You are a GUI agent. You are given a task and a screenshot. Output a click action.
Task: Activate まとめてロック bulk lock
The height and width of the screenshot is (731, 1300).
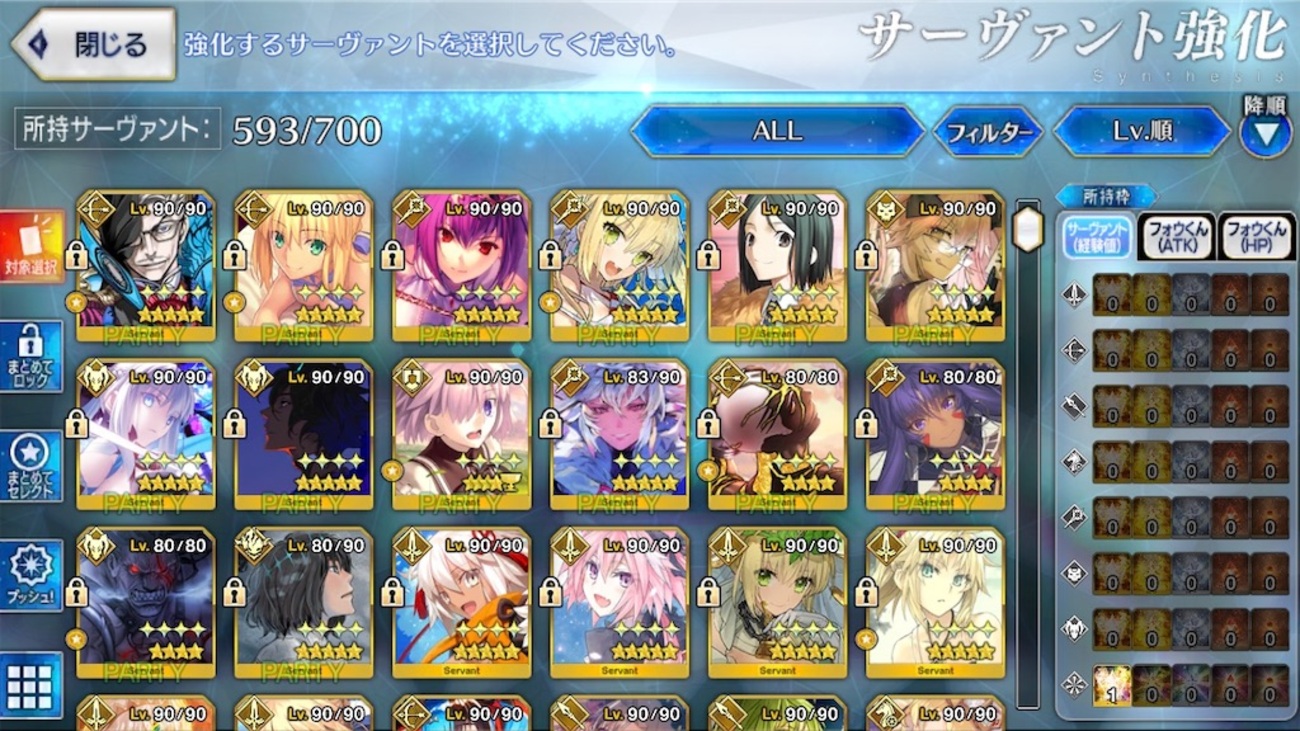coord(32,355)
